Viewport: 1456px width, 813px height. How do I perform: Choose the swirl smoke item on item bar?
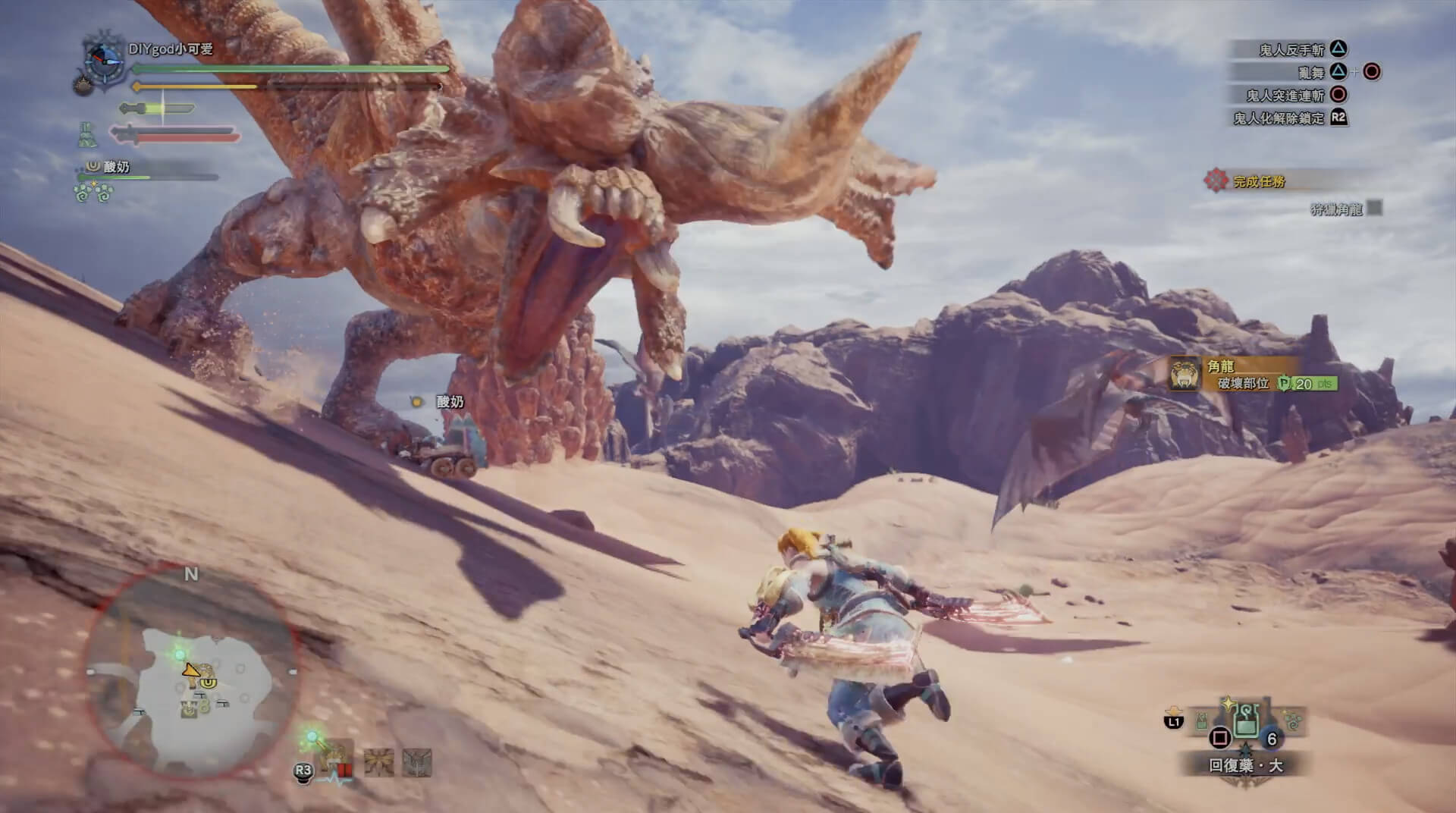(x=1293, y=719)
